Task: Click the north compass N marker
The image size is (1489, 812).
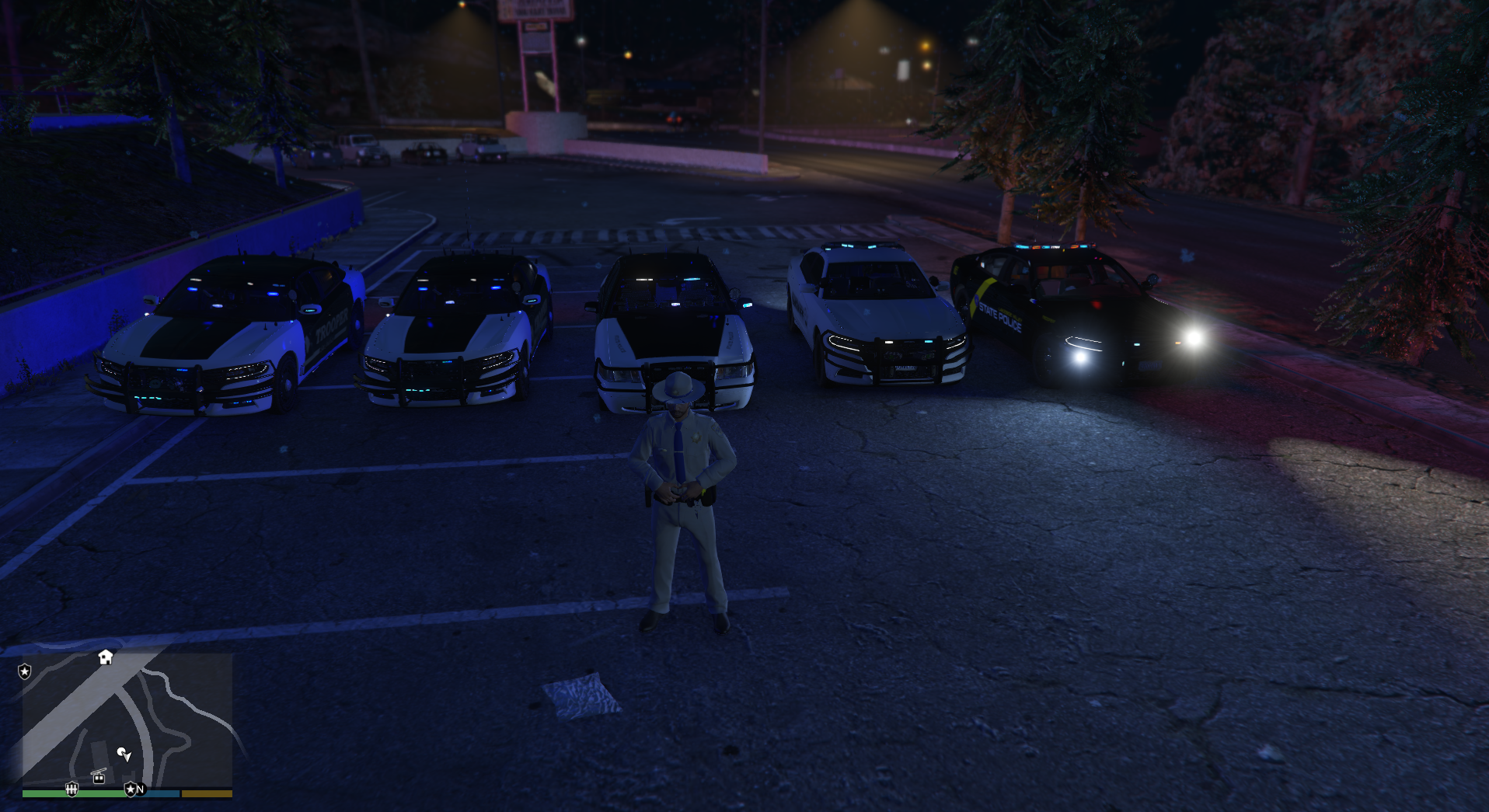Action: tap(141, 789)
